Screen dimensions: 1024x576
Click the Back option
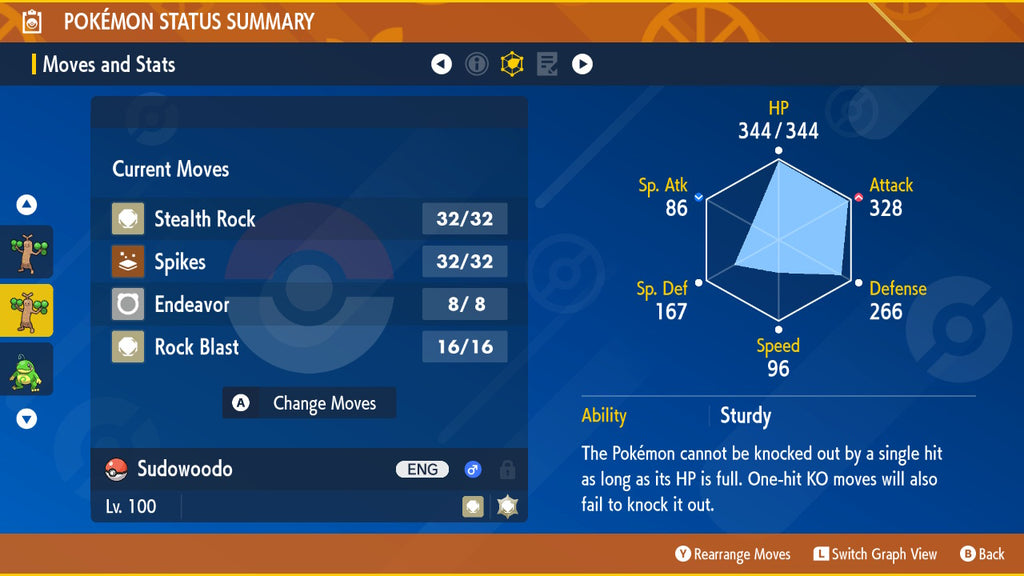(x=982, y=554)
